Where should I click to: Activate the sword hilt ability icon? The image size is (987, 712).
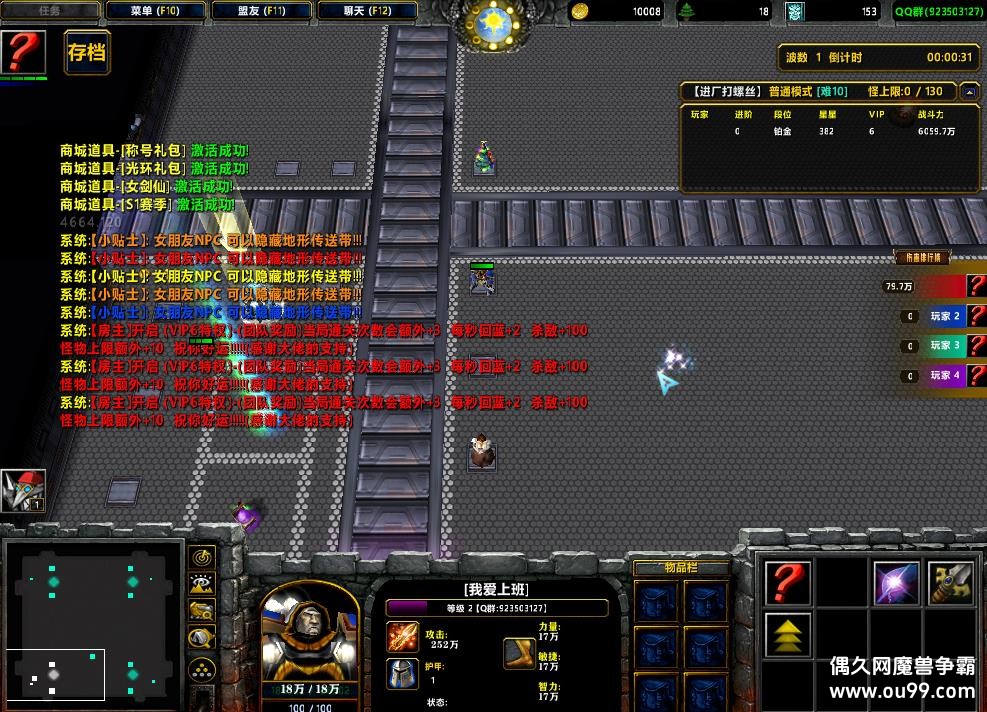point(950,583)
